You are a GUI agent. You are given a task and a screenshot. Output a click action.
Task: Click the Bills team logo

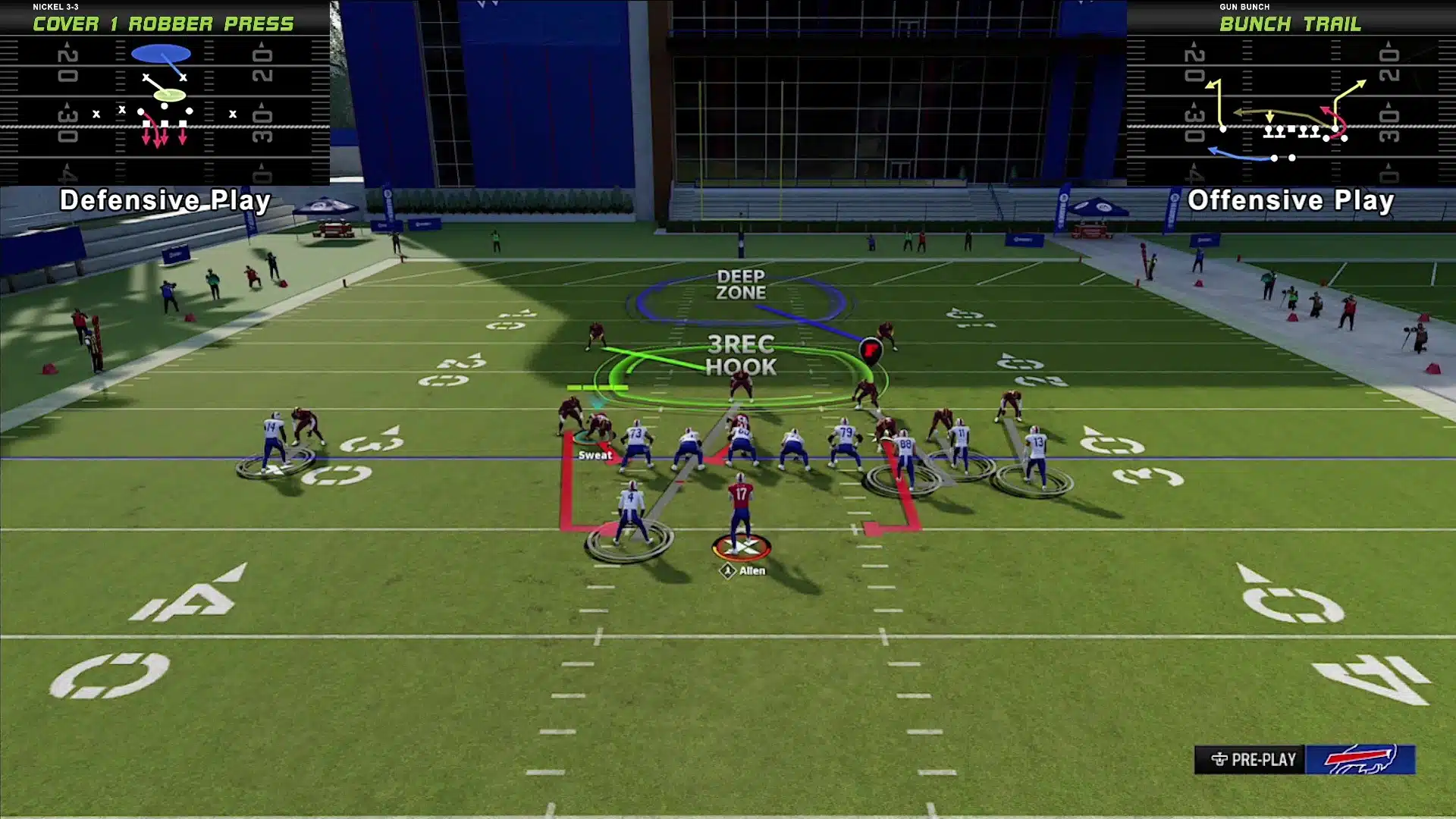pyautogui.click(x=1360, y=759)
